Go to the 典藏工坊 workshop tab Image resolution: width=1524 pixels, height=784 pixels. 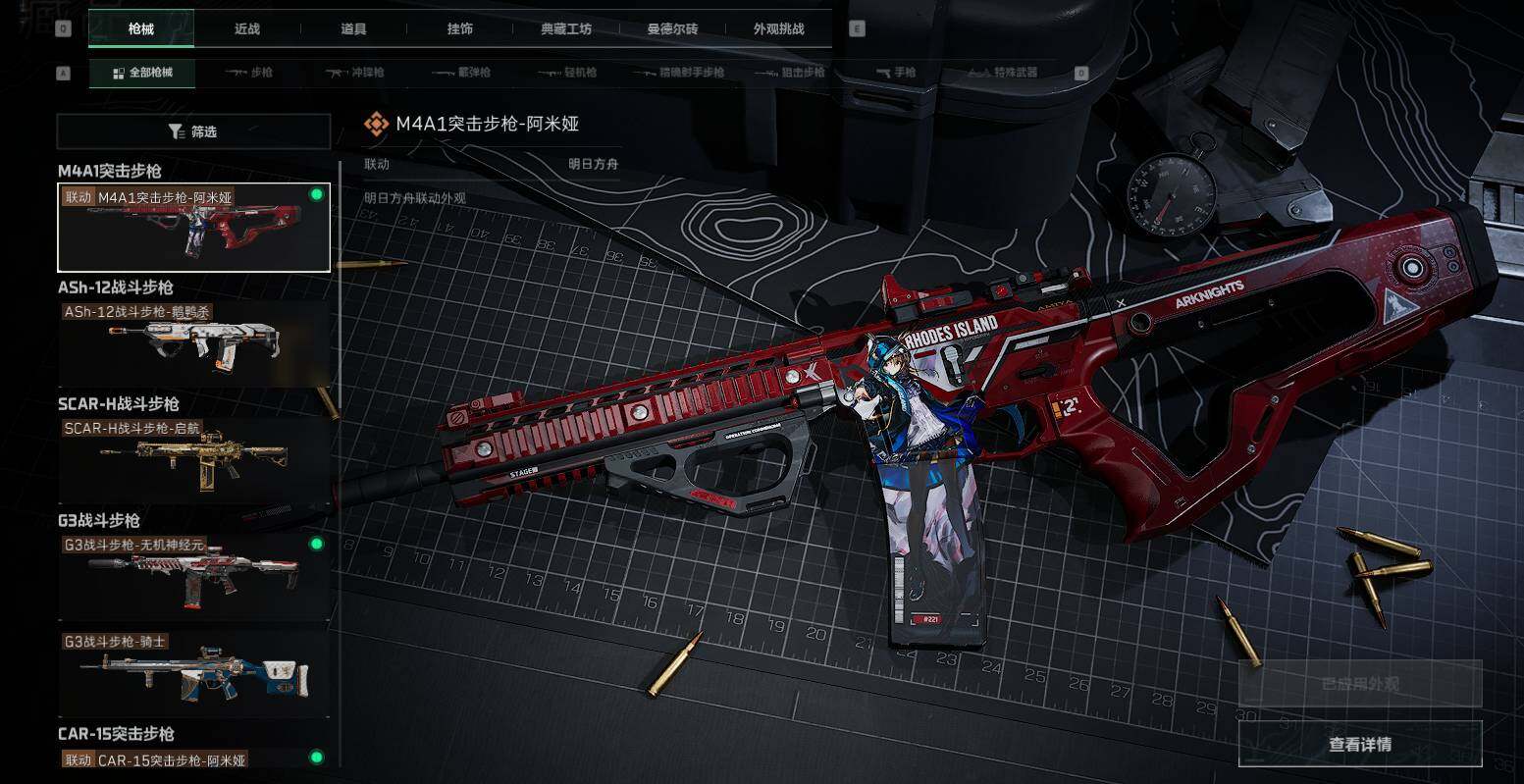pos(566,28)
